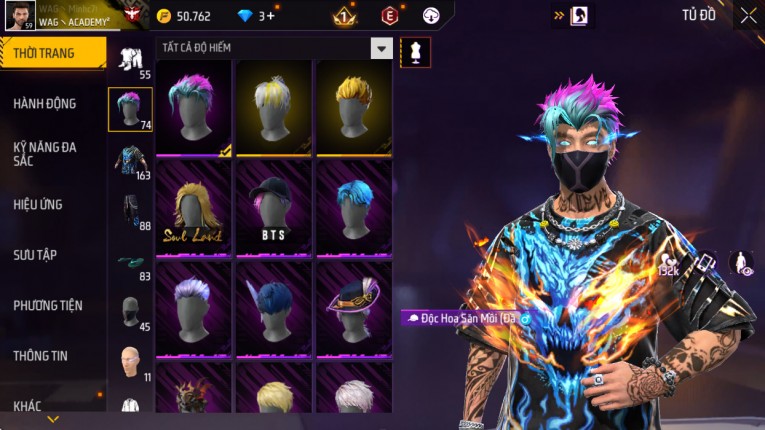765x430 pixels.
Task: Show the Thông Tin tab
Action: click(42, 355)
